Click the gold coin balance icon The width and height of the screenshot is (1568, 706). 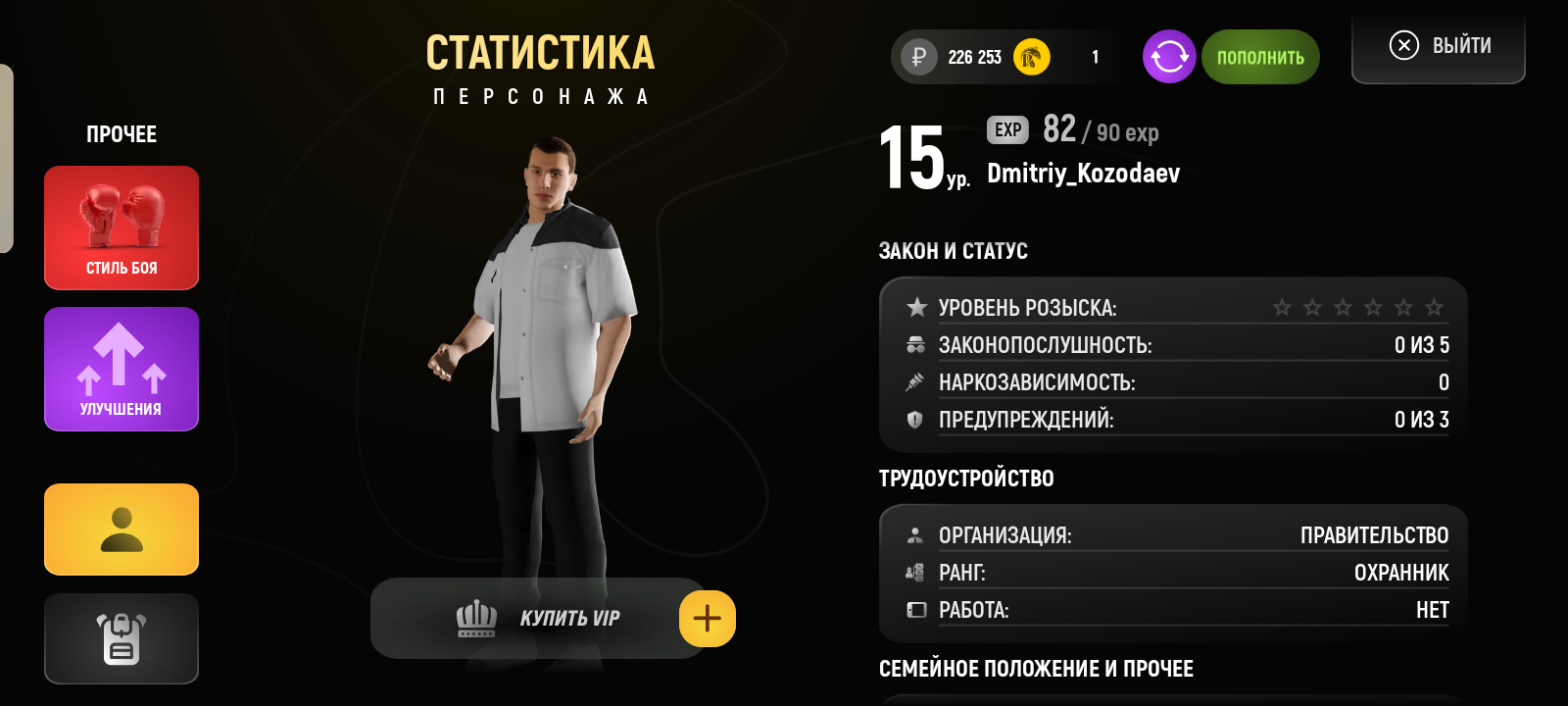[1029, 57]
